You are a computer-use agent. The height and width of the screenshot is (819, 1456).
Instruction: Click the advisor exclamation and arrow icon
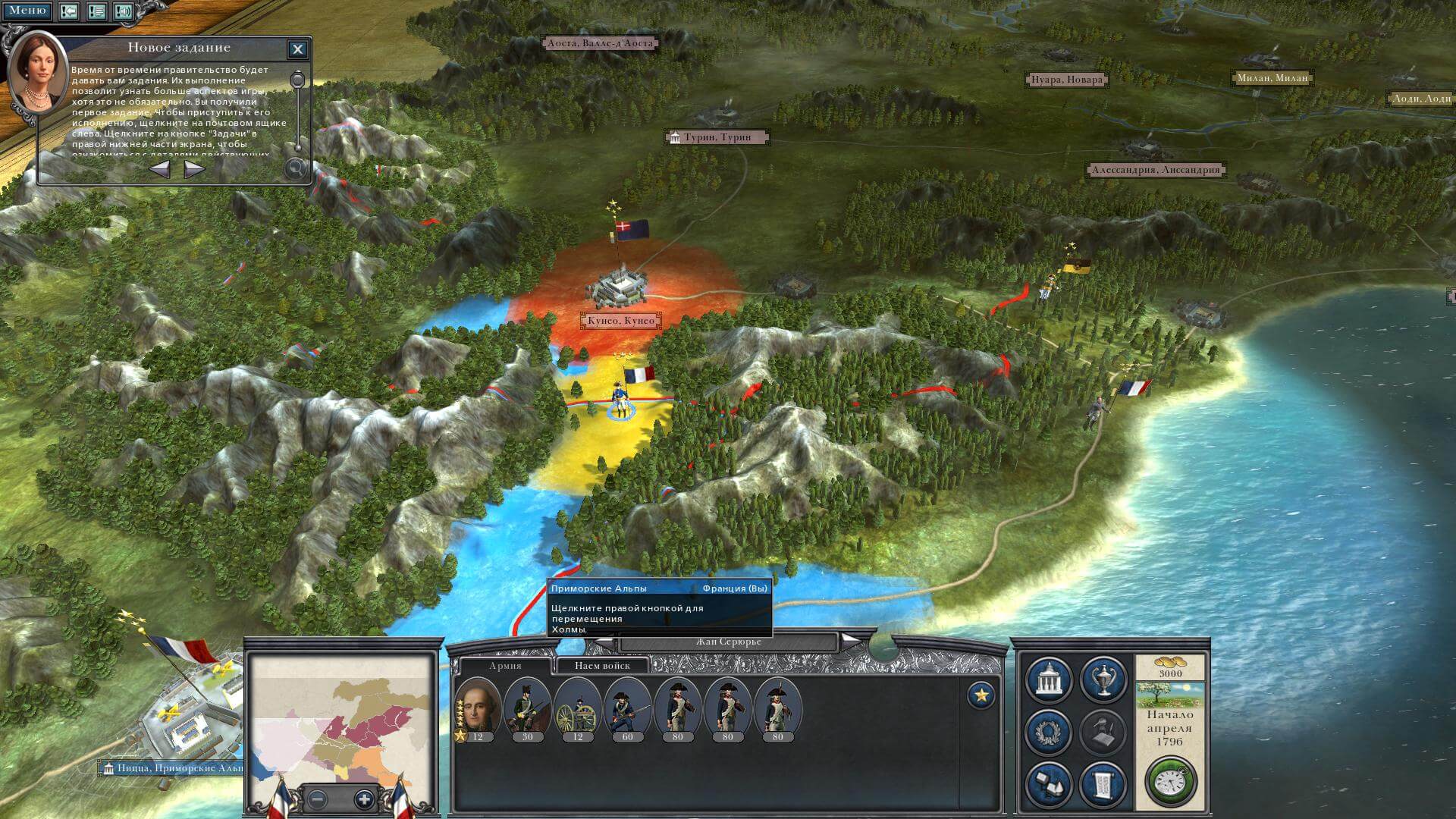click(x=69, y=11)
